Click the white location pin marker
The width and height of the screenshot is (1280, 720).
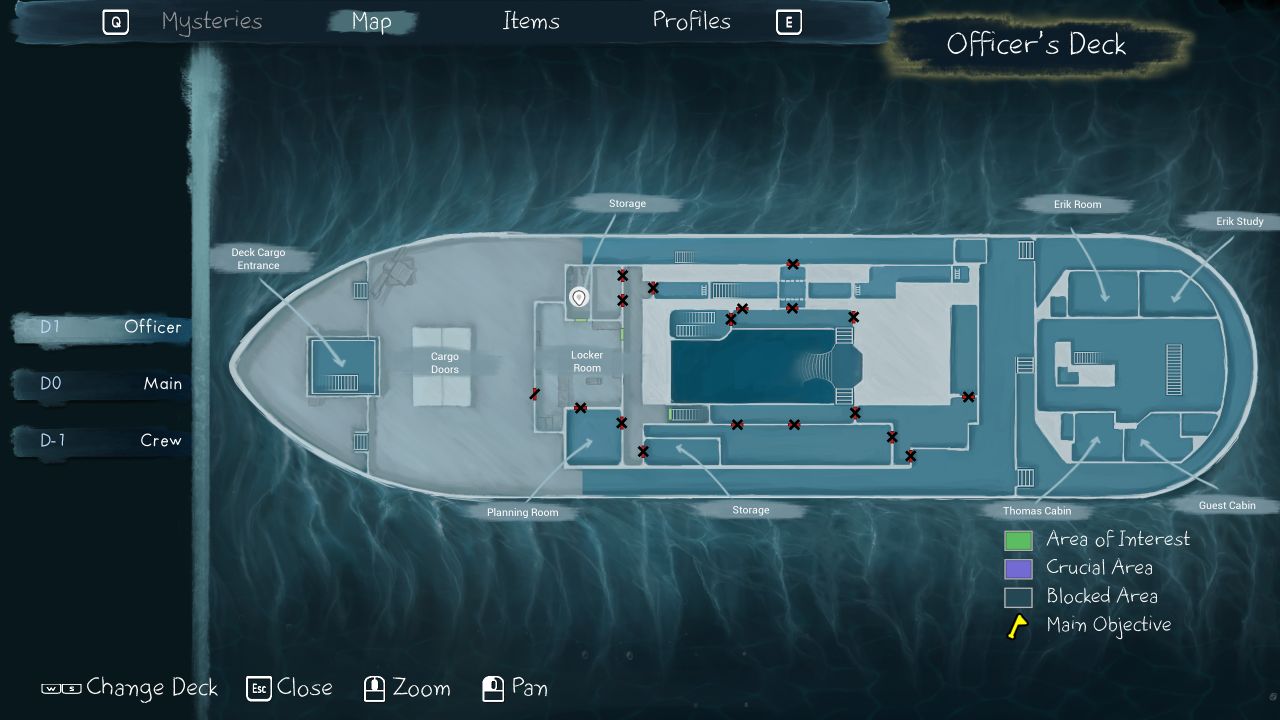578,297
